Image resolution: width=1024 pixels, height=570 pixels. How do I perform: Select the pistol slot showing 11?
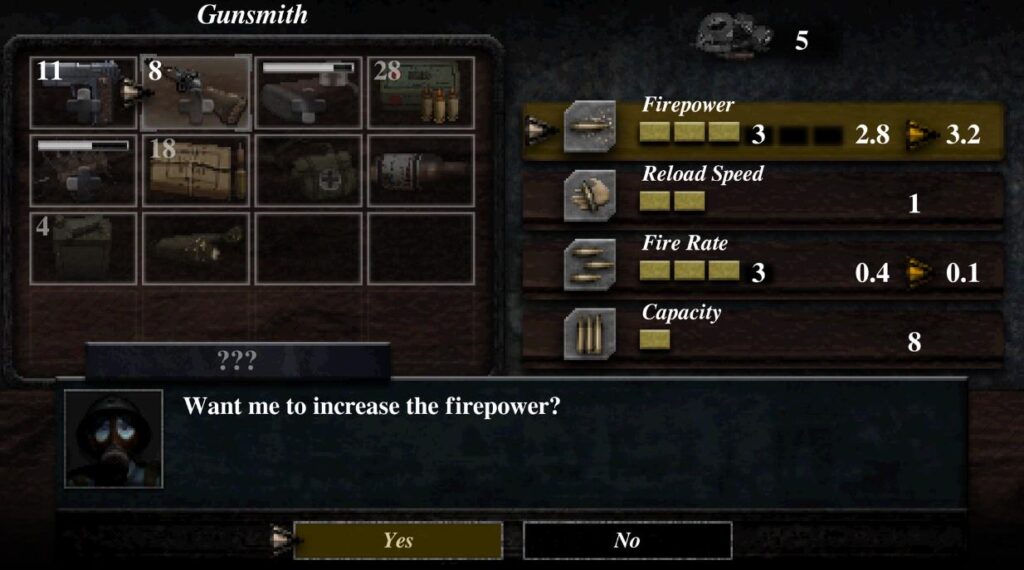83,92
